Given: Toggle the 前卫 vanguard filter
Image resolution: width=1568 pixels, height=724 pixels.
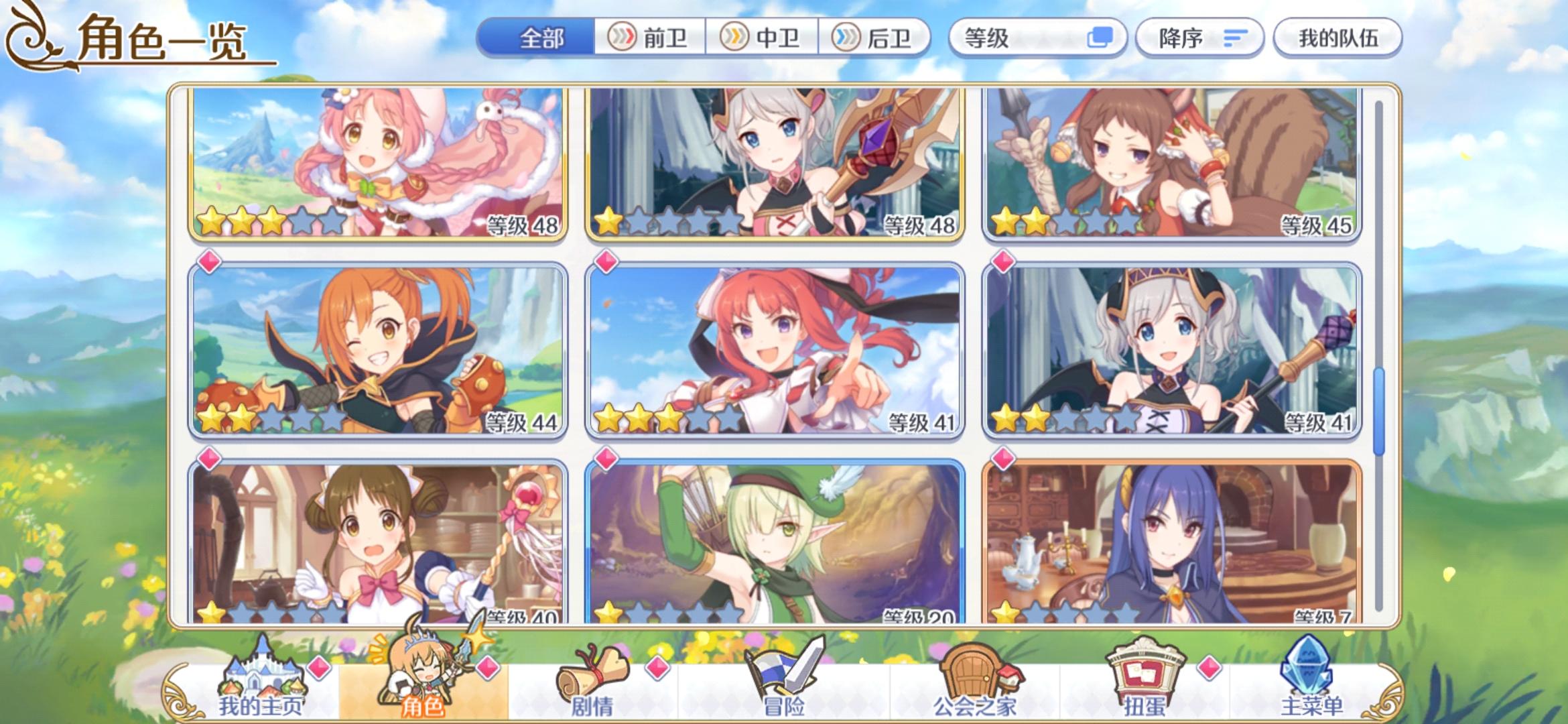Looking at the screenshot, I should click(x=649, y=38).
